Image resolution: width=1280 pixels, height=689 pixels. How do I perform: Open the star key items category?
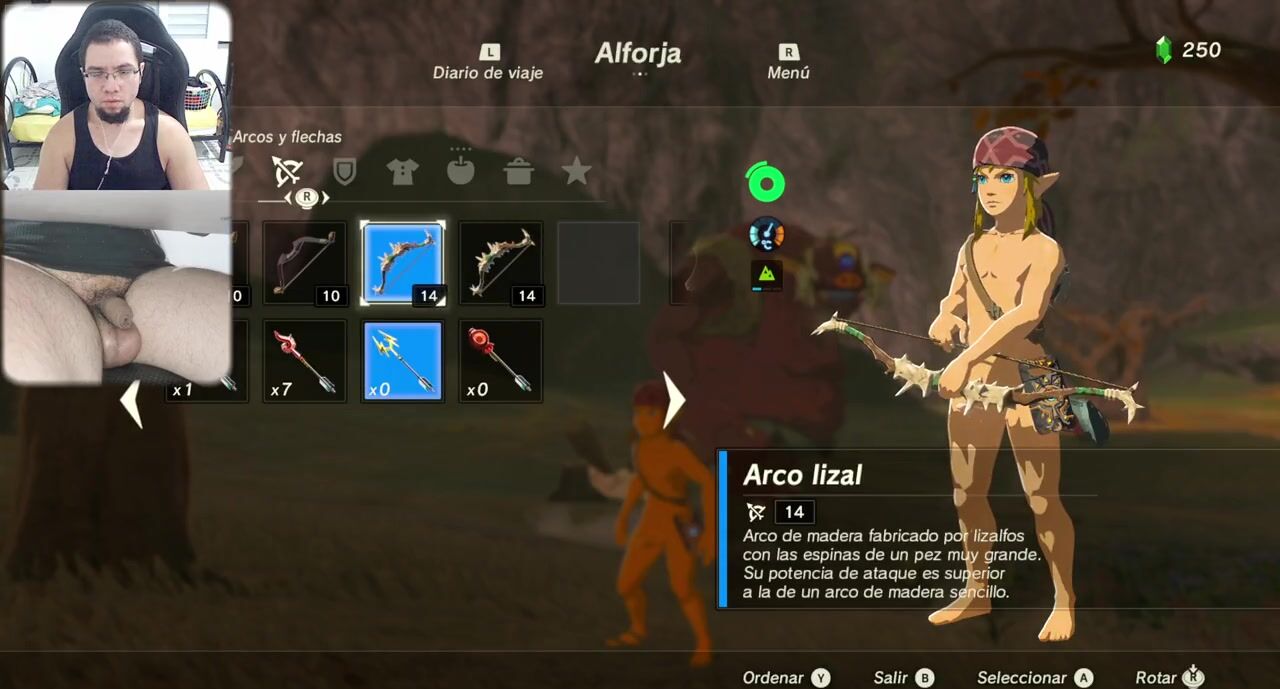click(576, 172)
